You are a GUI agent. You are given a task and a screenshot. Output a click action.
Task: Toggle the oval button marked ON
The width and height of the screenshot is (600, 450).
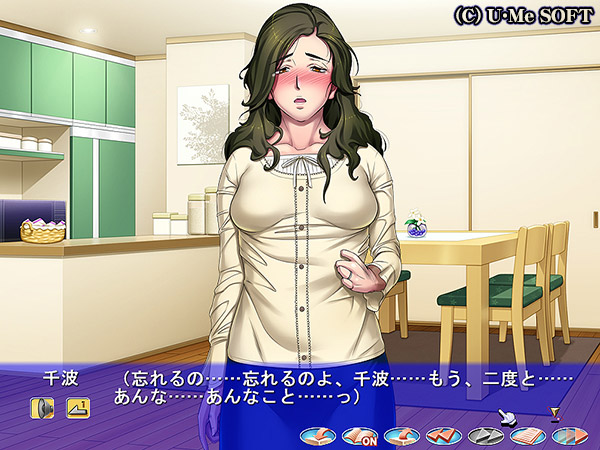[358, 436]
